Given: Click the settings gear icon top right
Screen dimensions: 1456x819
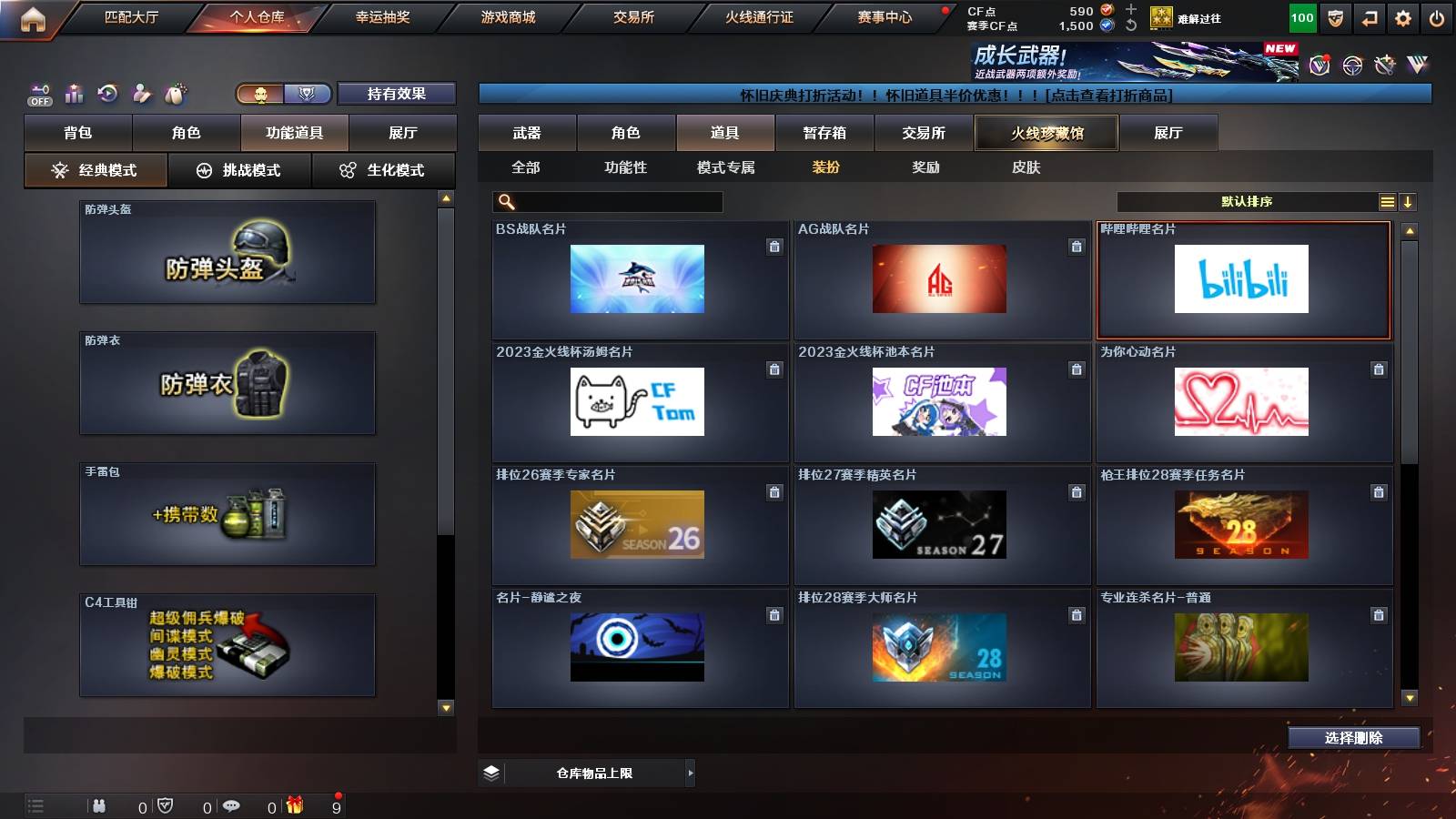Looking at the screenshot, I should (1402, 16).
